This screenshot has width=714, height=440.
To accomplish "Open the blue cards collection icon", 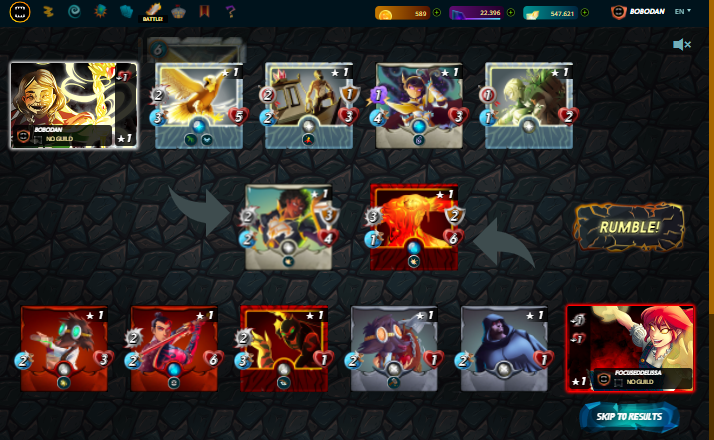I will (x=126, y=12).
